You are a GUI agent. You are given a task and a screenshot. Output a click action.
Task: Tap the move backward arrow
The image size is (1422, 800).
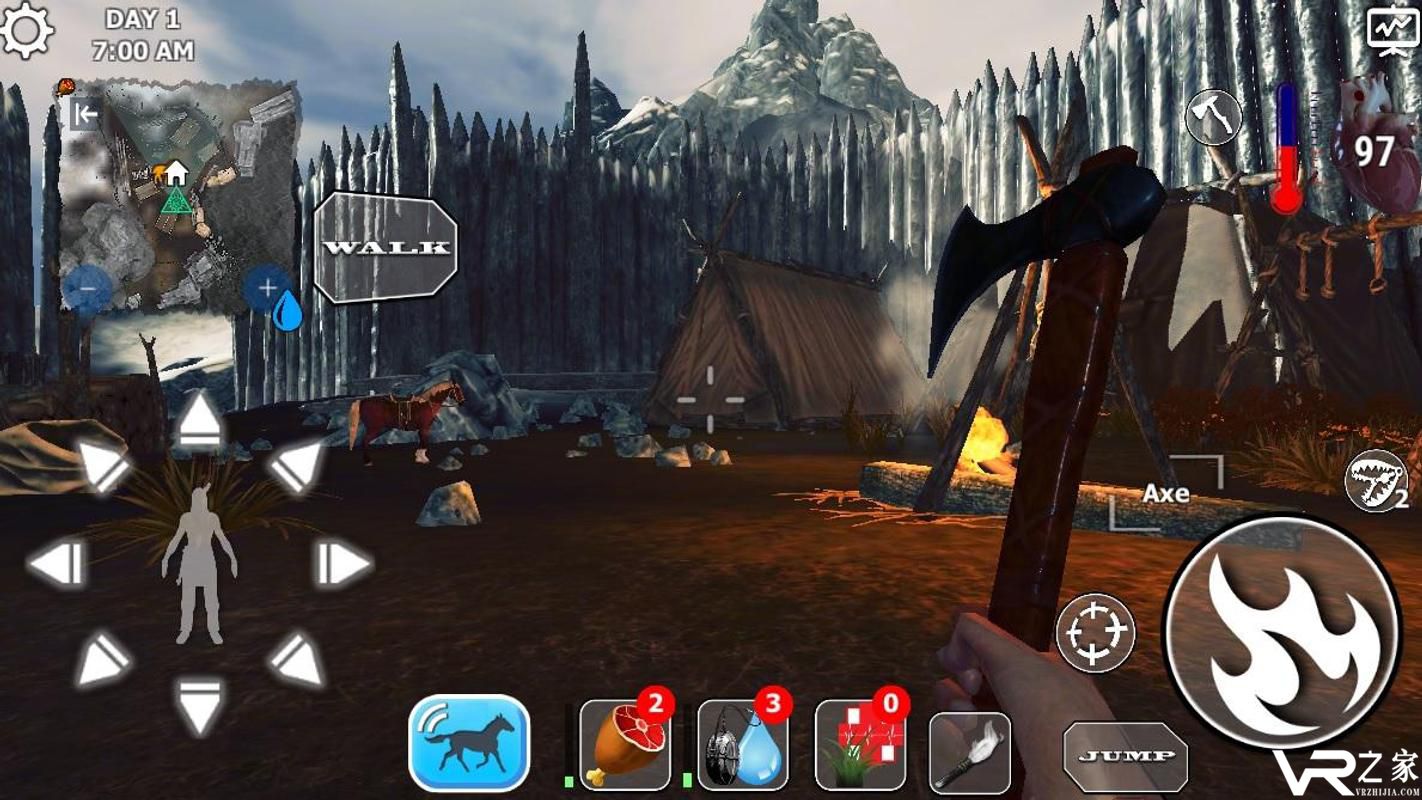200,704
